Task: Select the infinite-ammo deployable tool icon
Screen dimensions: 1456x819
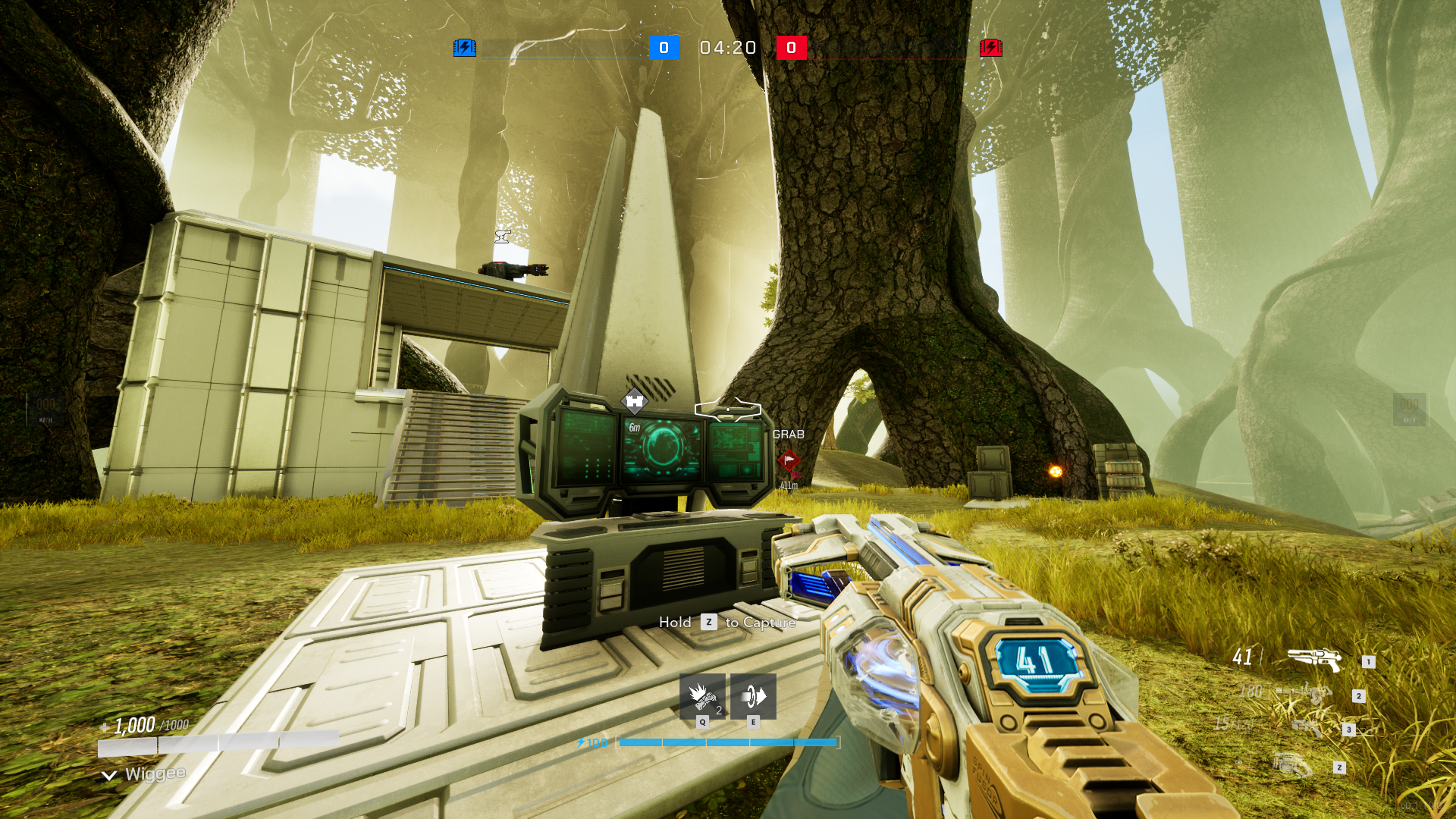Action: (x=1292, y=764)
